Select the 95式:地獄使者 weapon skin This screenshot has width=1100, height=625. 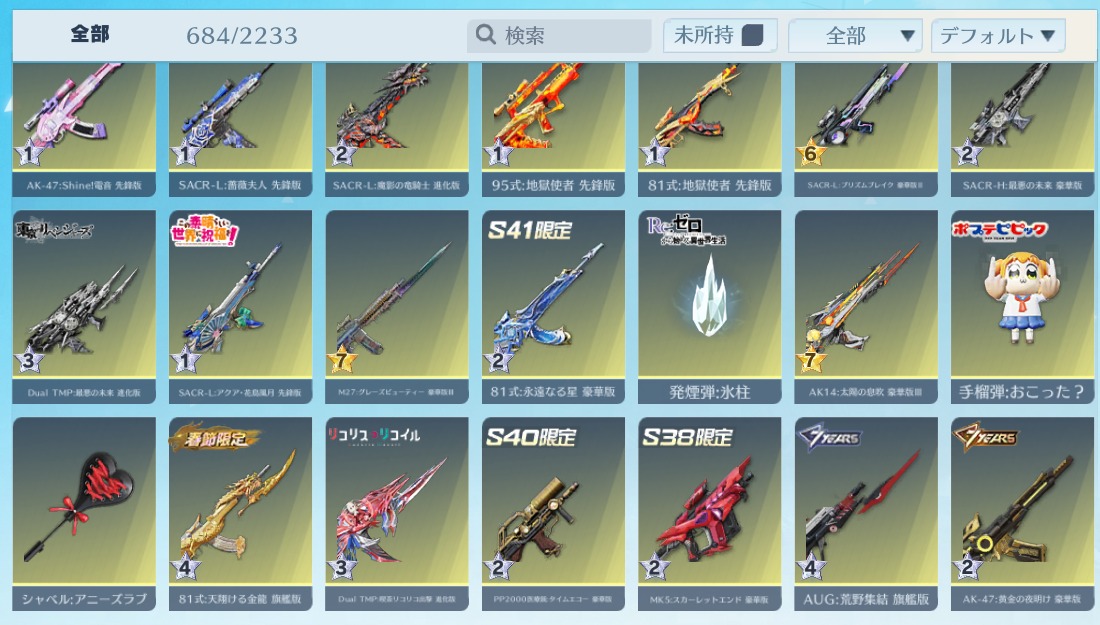coord(553,120)
